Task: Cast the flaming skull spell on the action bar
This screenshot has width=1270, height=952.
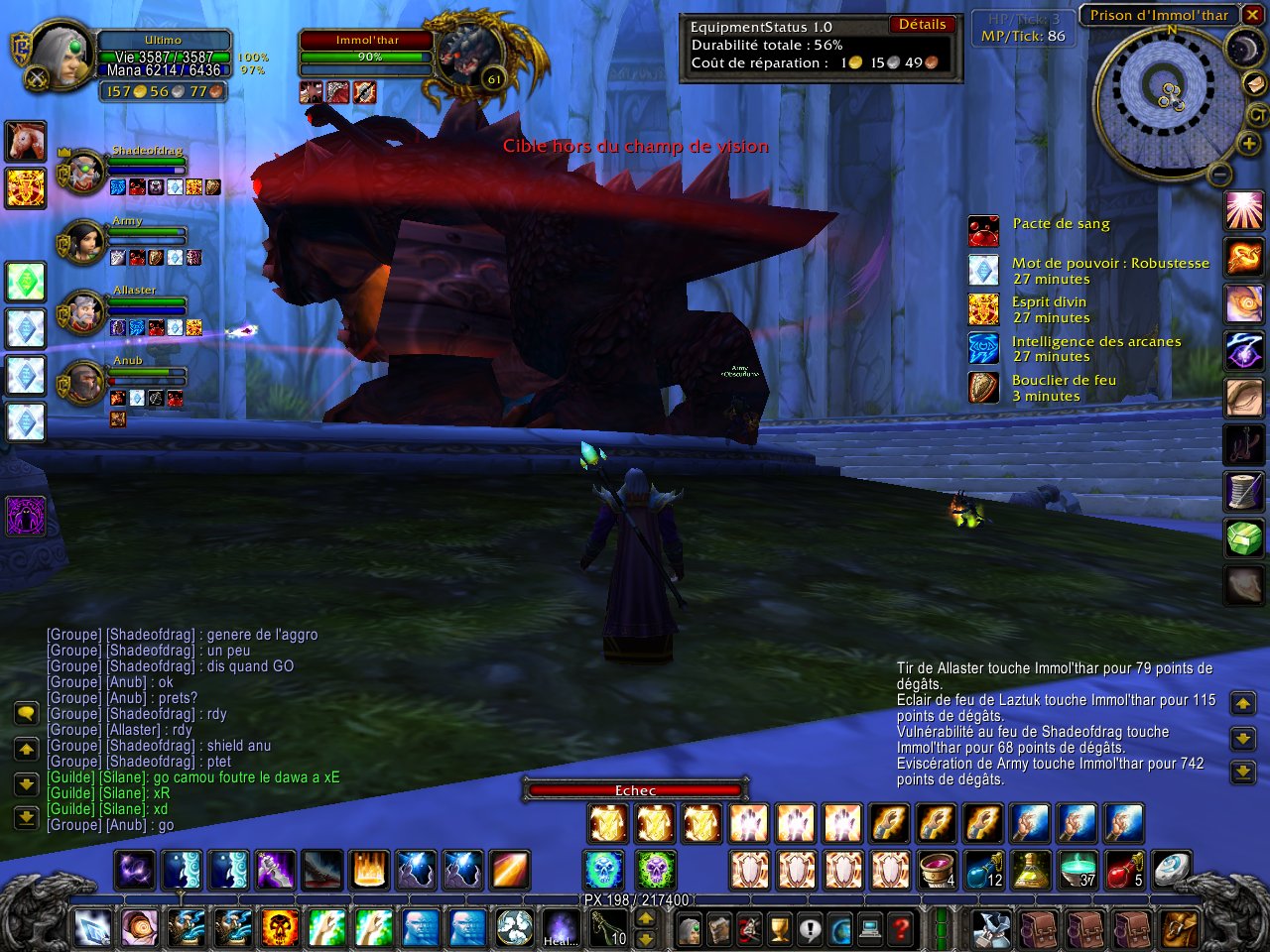Action: point(280,928)
